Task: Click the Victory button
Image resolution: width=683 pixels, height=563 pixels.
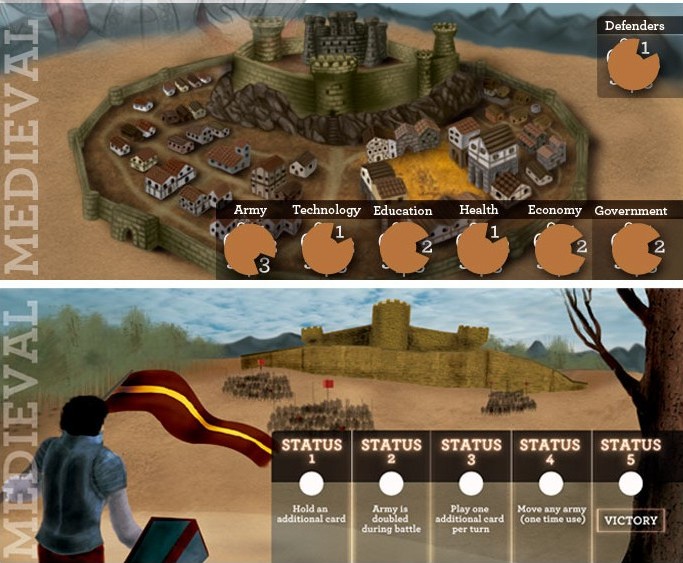Action: [630, 520]
